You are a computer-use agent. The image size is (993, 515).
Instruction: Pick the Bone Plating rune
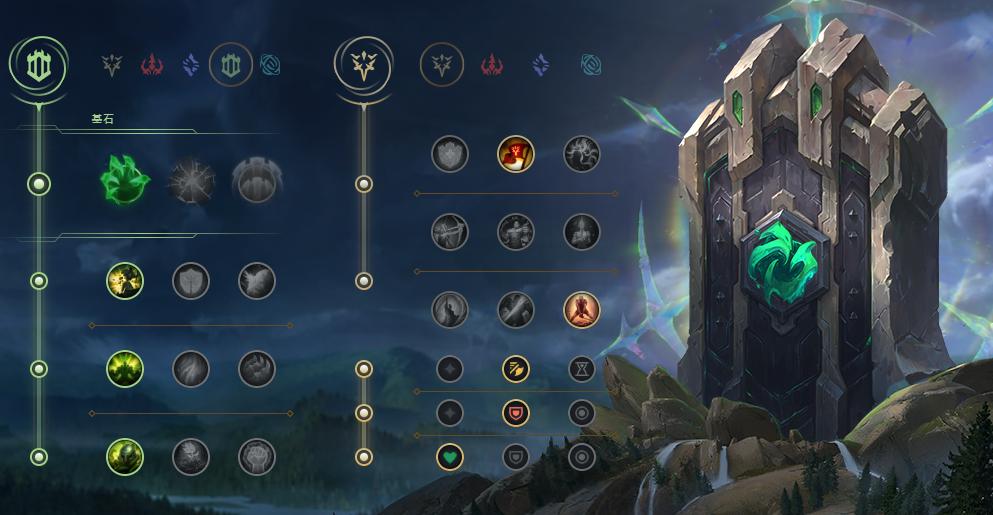(257, 369)
